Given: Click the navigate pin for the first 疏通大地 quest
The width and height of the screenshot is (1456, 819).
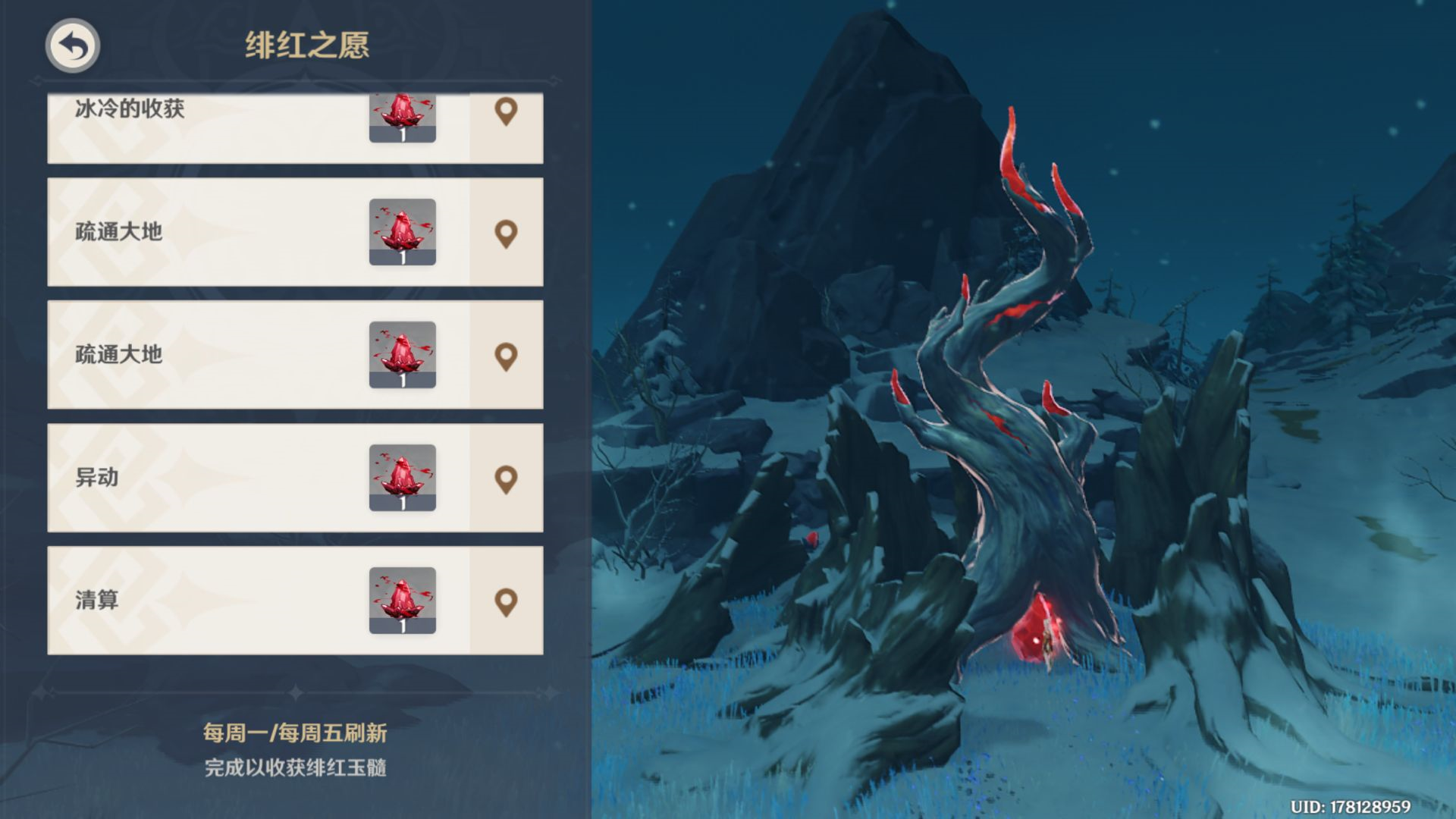Looking at the screenshot, I should (x=507, y=235).
